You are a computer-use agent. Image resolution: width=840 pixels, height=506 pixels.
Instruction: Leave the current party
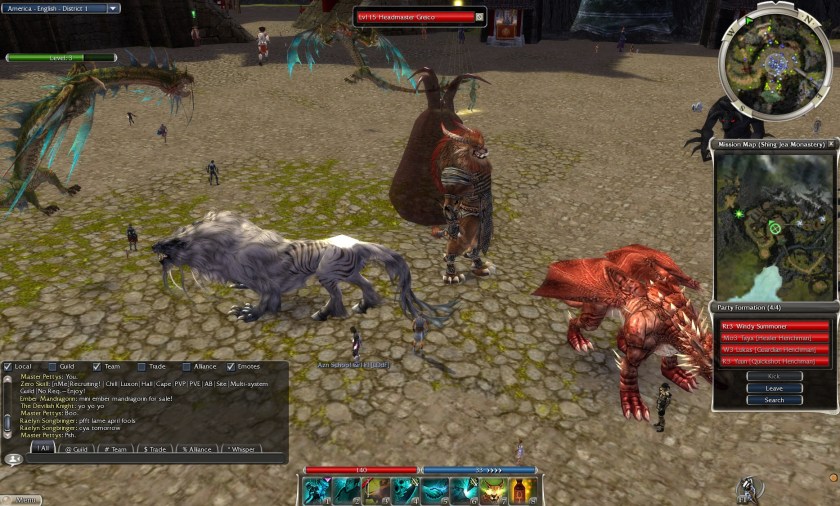click(x=774, y=388)
